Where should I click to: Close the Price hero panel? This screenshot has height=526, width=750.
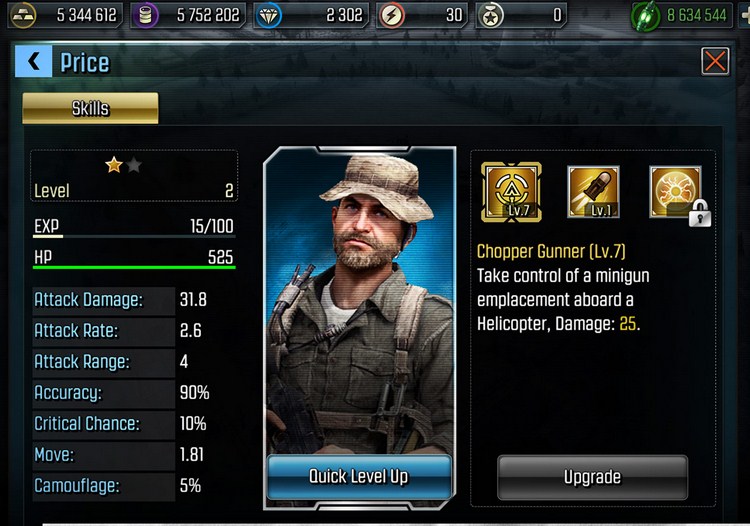point(715,62)
